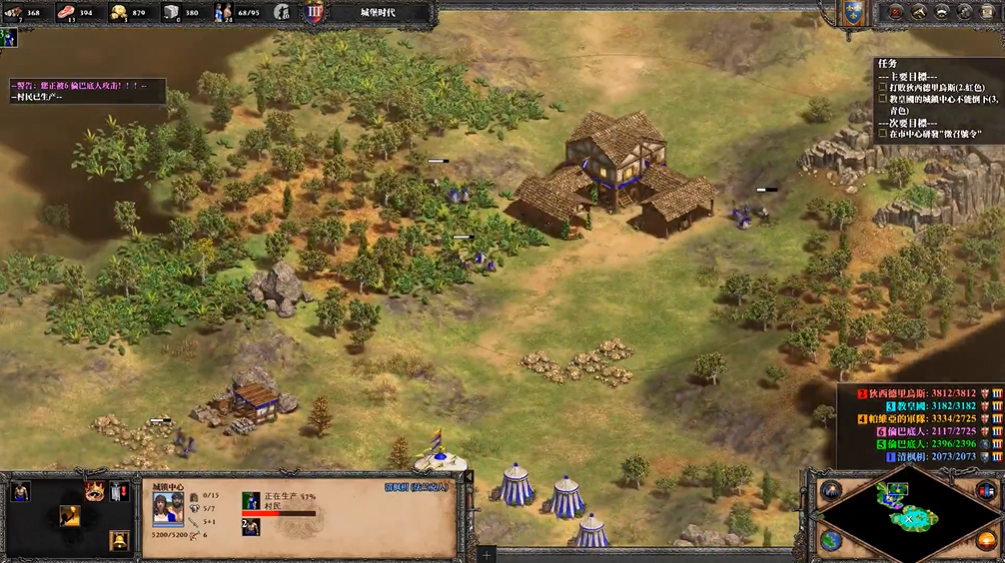This screenshot has width=1005, height=563.
Task: Select the town center portrait
Action: 166,508
